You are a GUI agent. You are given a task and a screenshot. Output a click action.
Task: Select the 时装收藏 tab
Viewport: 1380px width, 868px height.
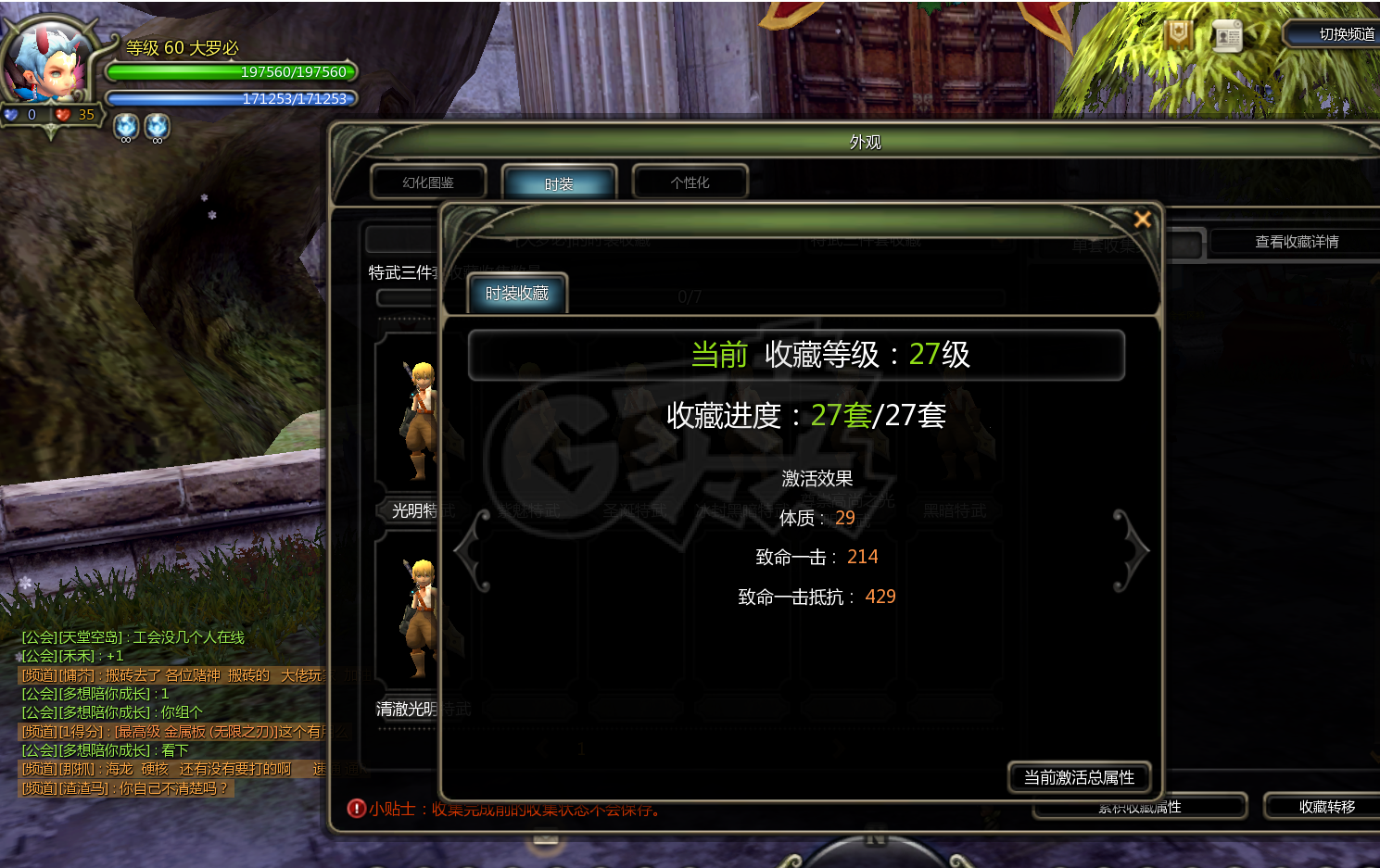tap(515, 294)
